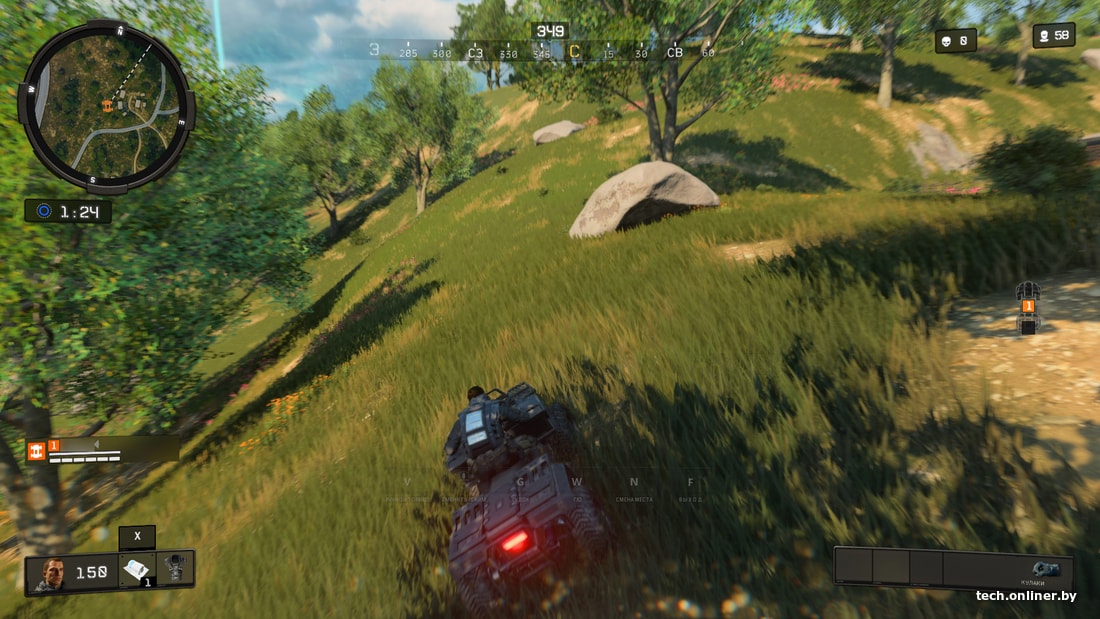The width and height of the screenshot is (1100, 619).
Task: Select the fists weapon slot
Action: pos(1046,570)
